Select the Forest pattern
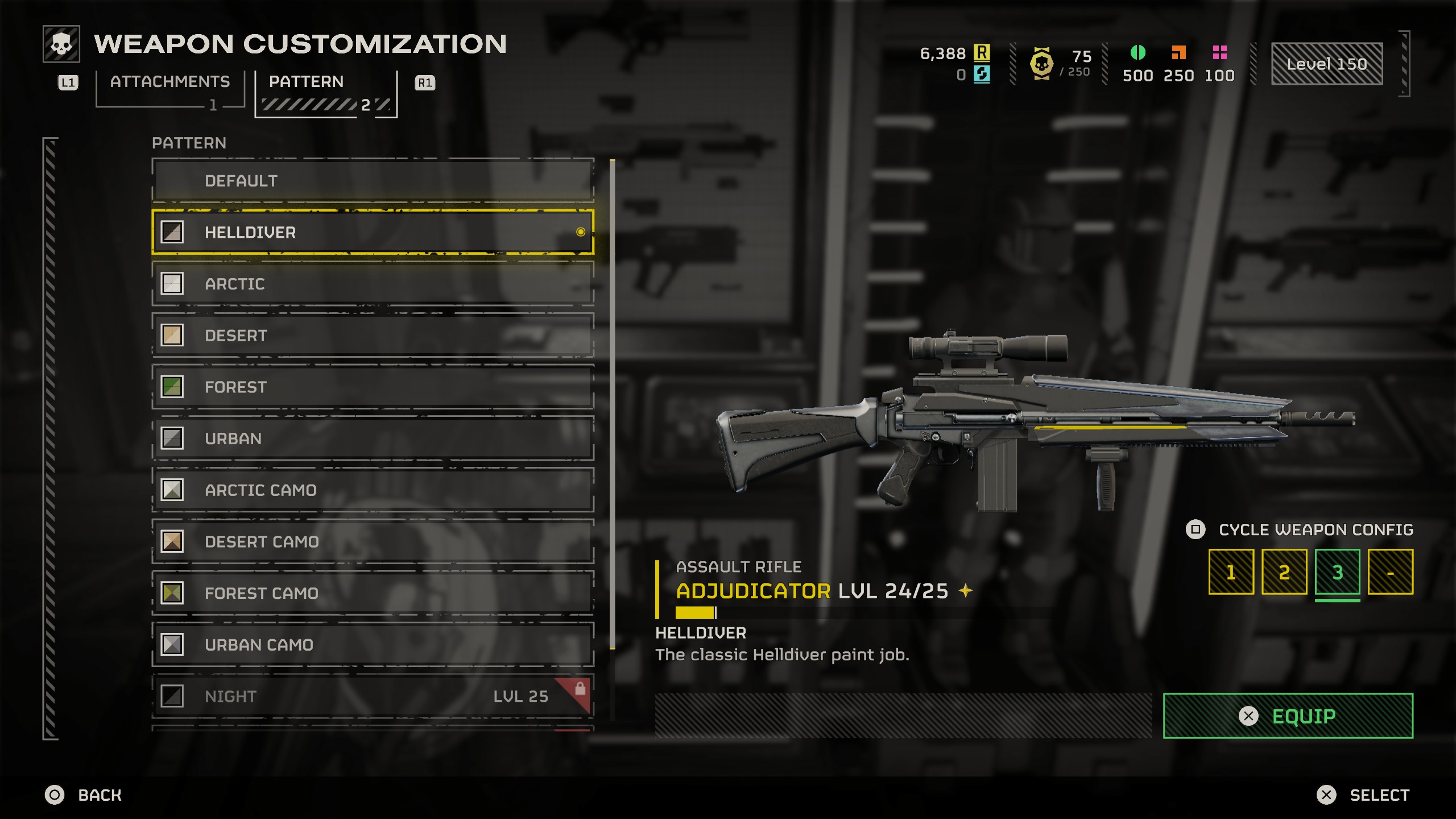 pos(373,387)
